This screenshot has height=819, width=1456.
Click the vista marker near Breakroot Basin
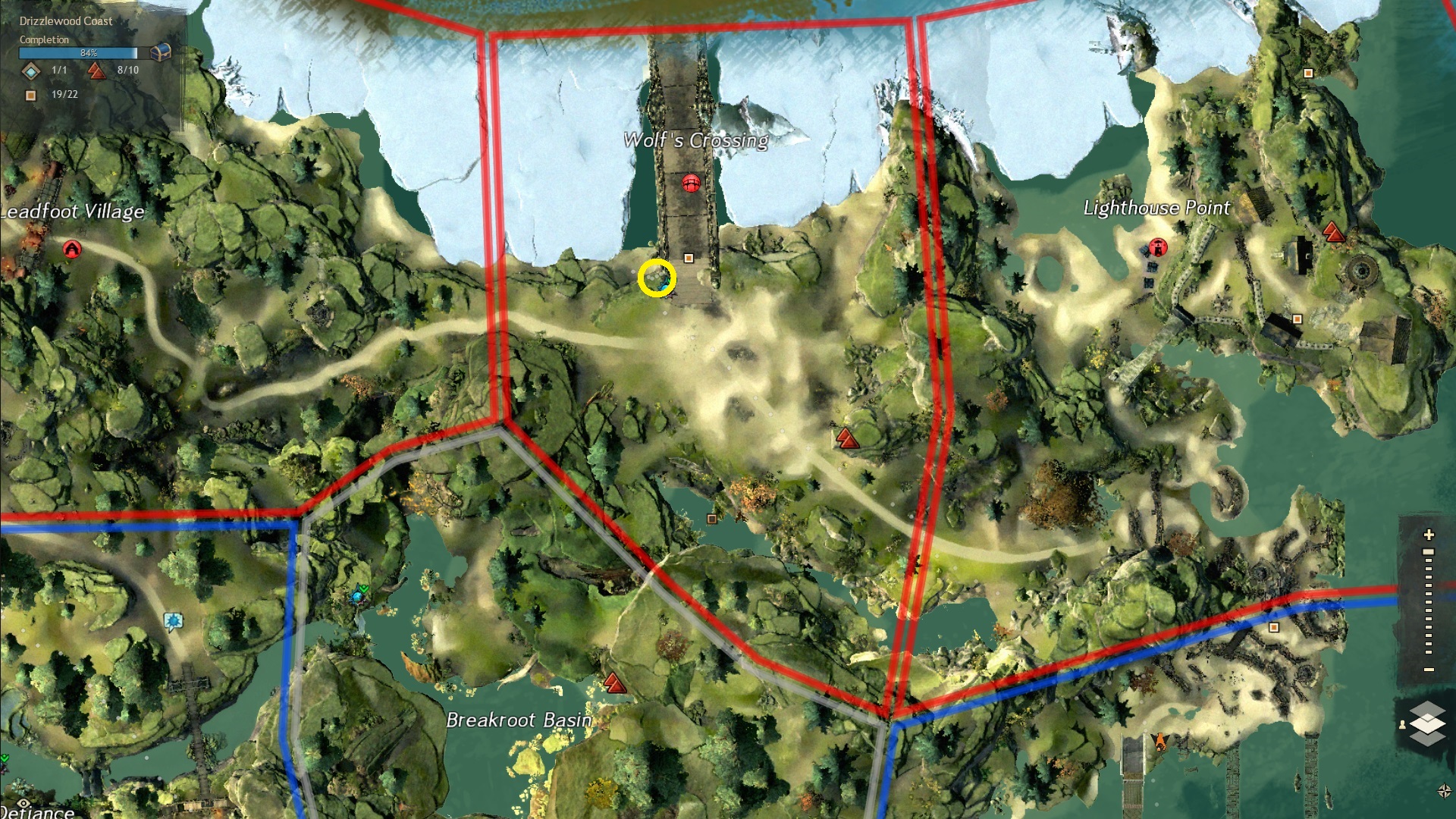[x=614, y=683]
